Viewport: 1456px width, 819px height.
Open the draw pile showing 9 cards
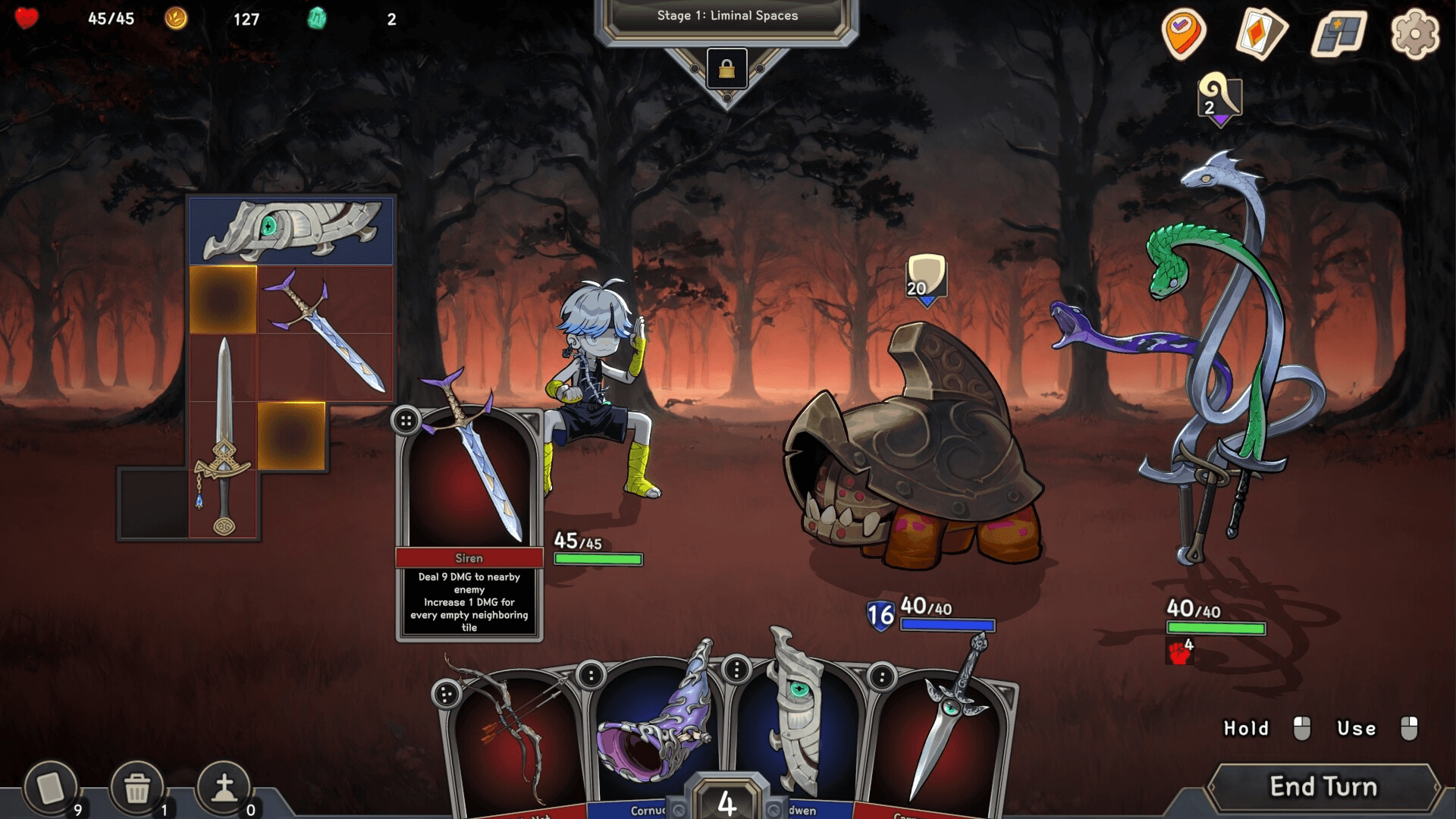click(51, 789)
